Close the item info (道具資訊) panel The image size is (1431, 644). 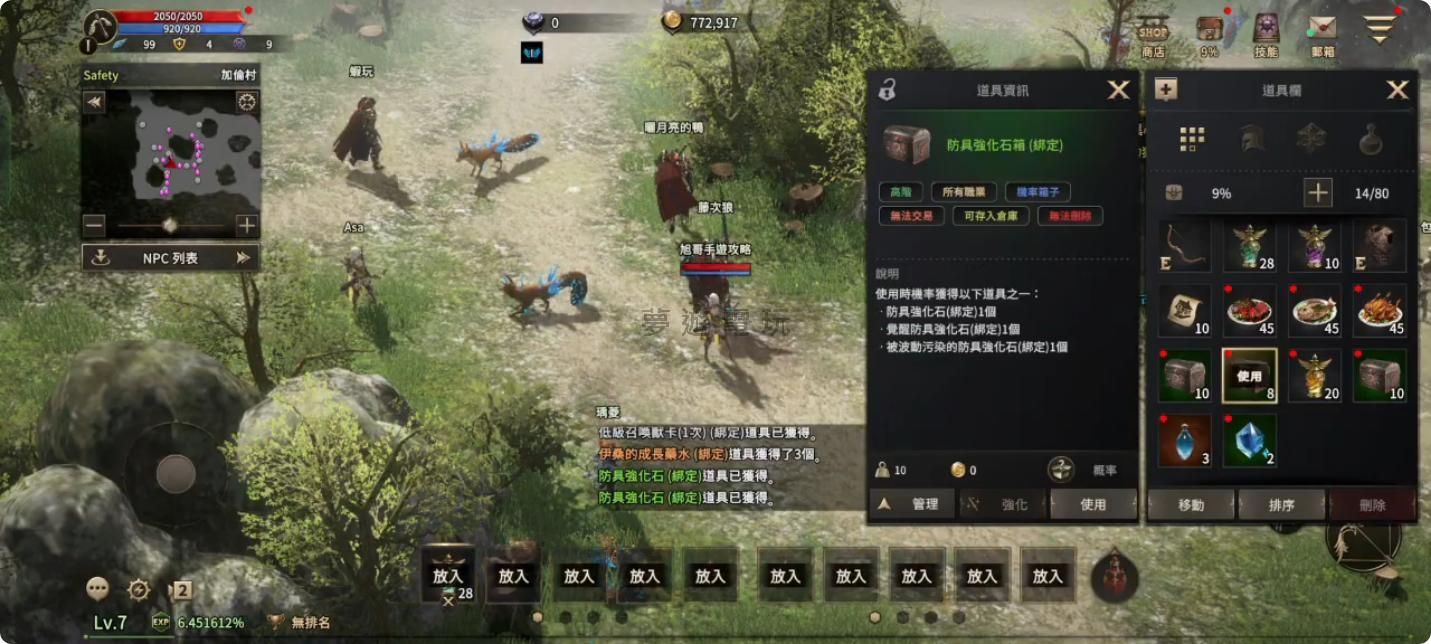pyautogui.click(x=1118, y=90)
